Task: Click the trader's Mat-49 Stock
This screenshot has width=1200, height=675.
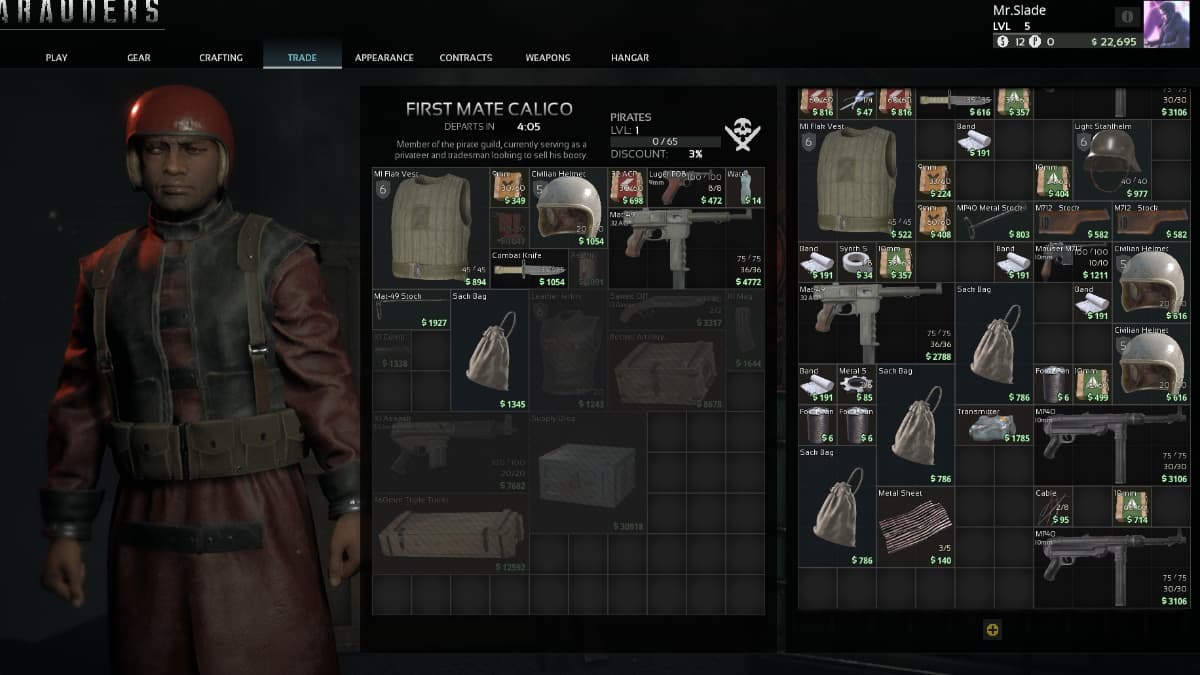Action: click(411, 309)
